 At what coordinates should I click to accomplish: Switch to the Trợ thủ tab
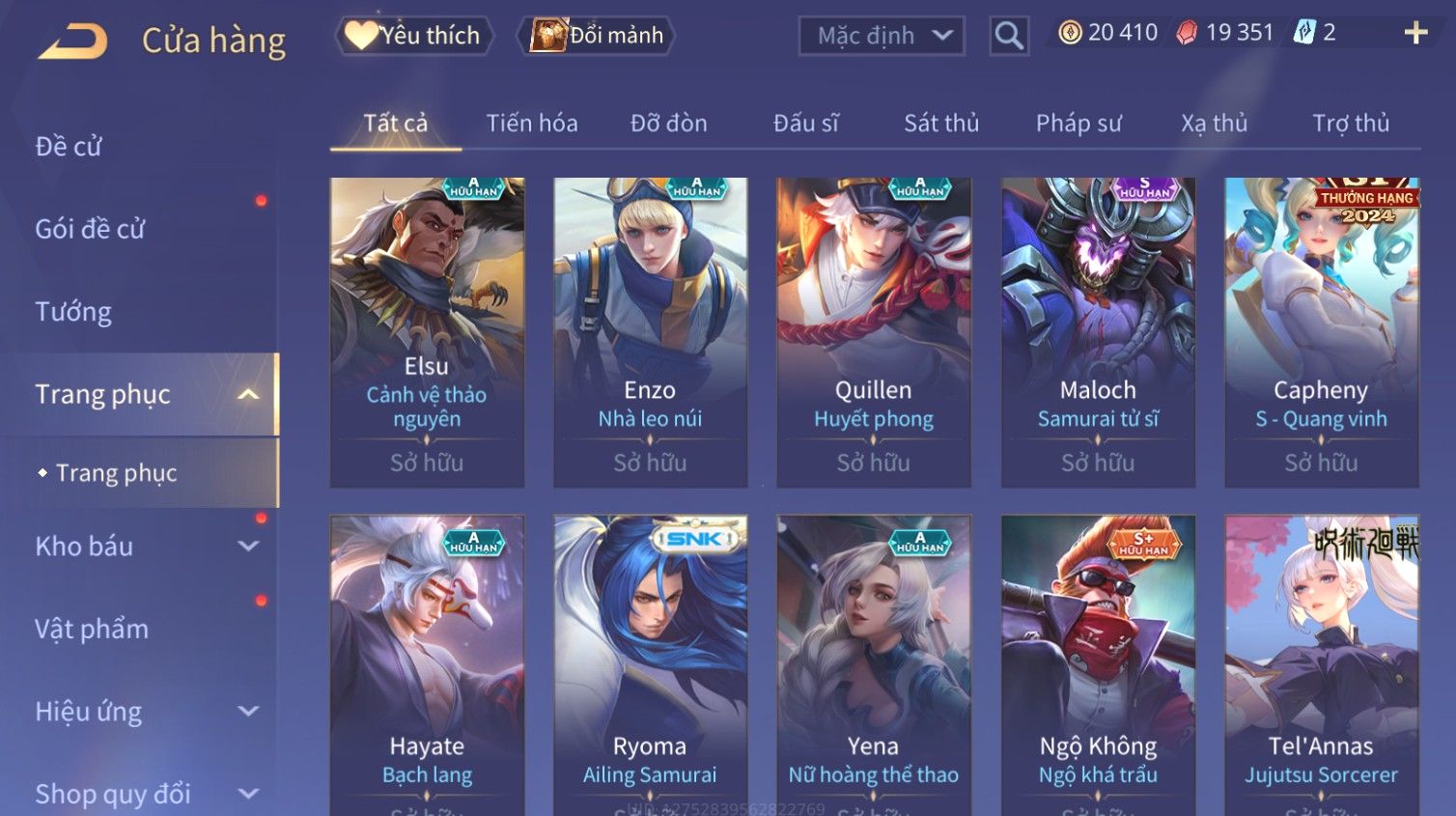click(x=1350, y=124)
